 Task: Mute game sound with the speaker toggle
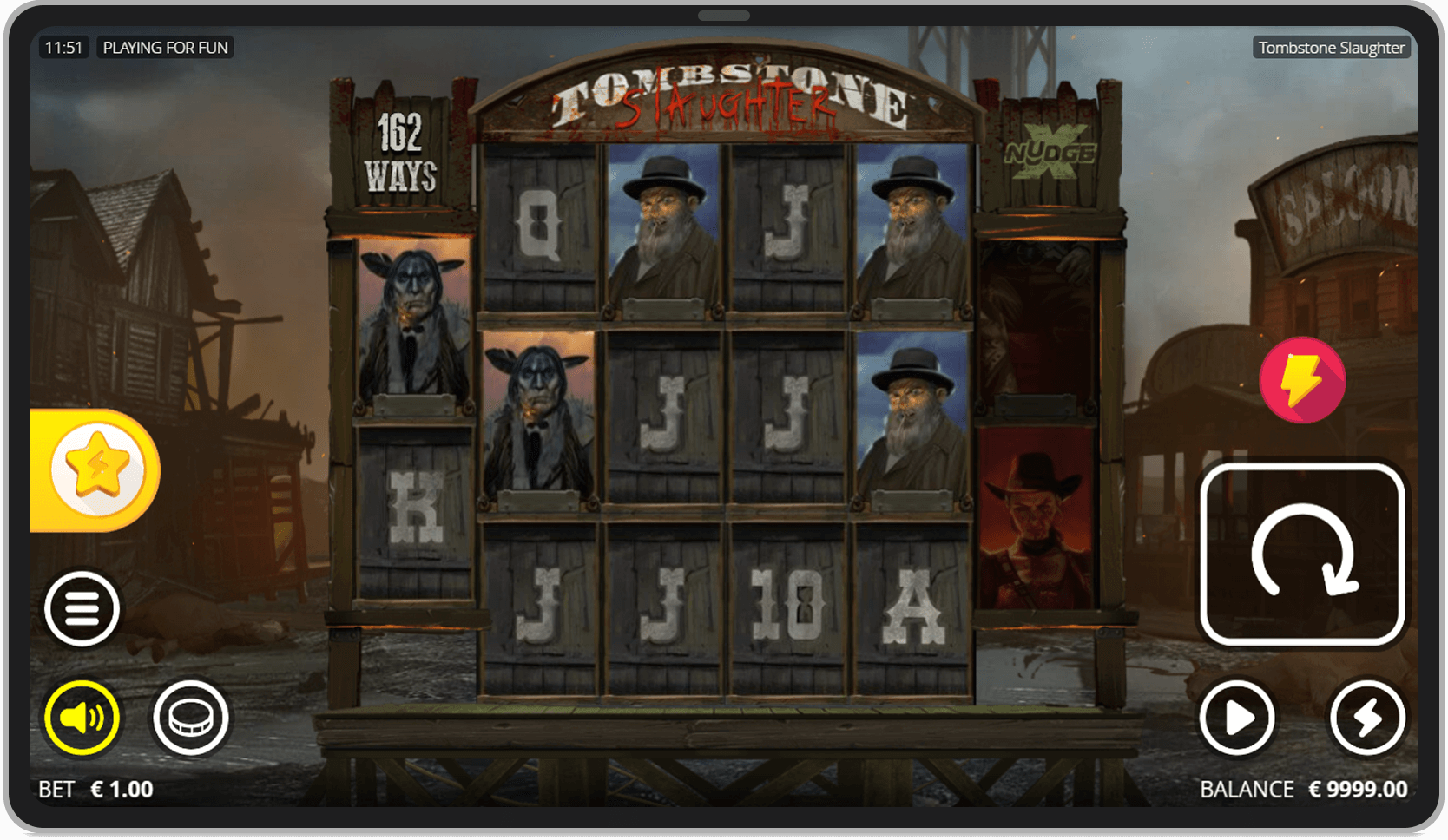tap(82, 718)
